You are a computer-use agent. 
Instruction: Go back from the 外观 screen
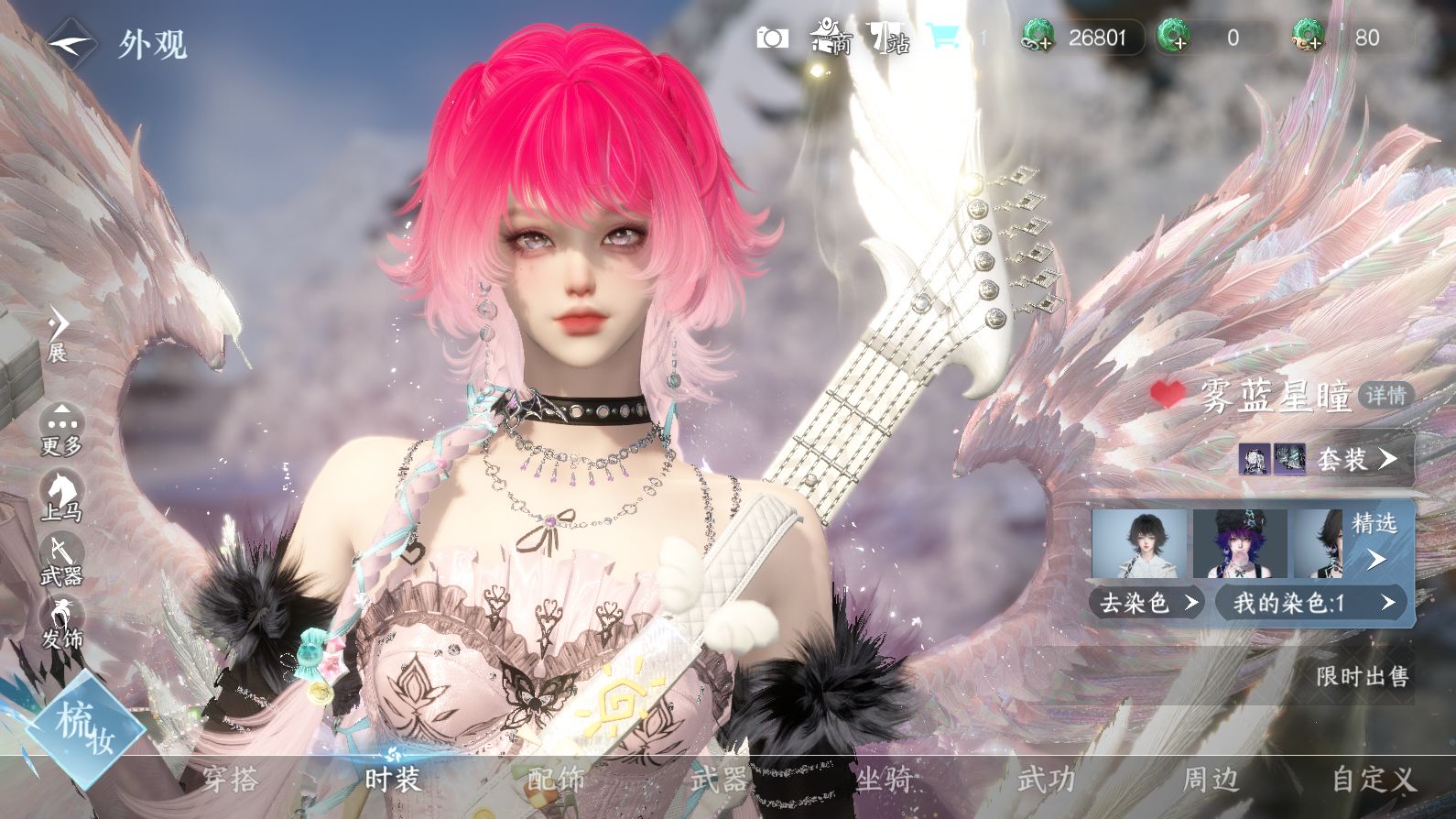[70, 43]
